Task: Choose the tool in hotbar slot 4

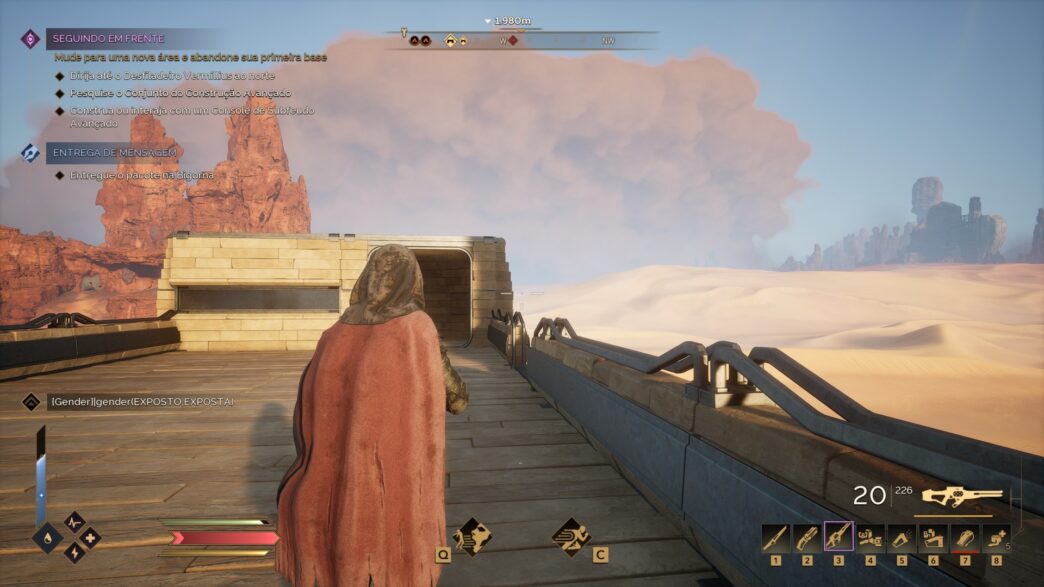Action: coord(870,538)
